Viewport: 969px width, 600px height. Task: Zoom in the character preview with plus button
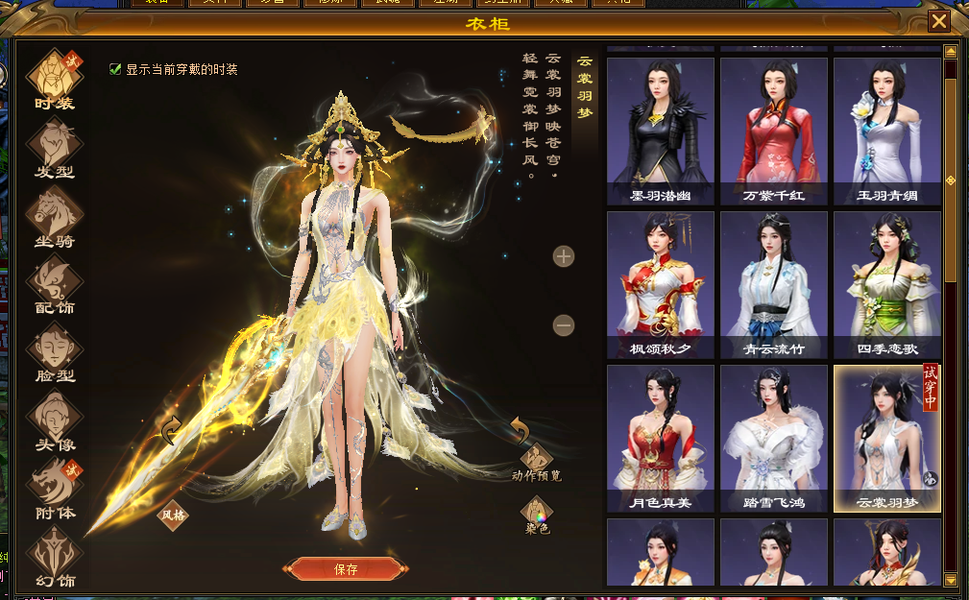click(x=564, y=257)
